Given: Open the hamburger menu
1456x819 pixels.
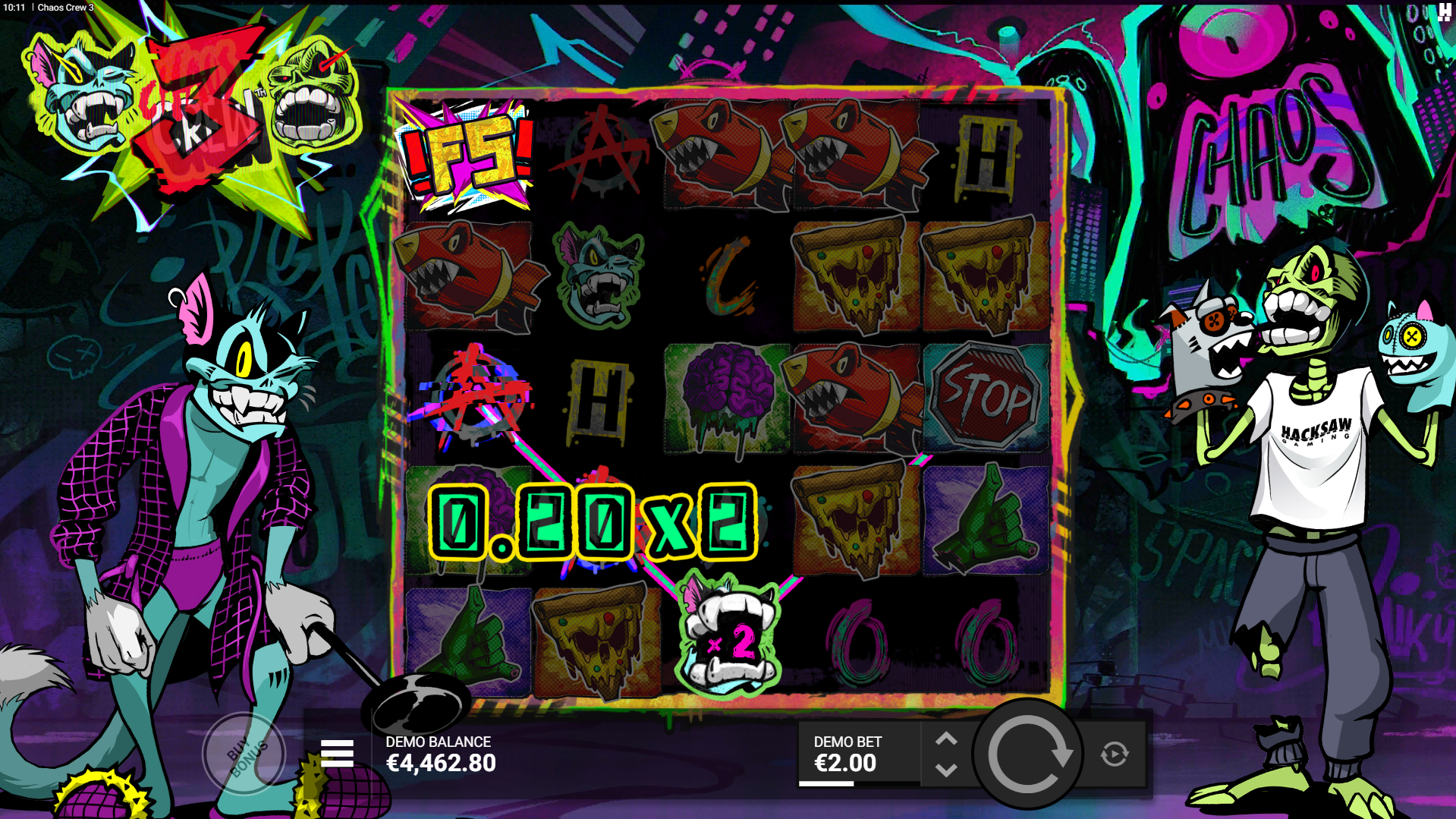Looking at the screenshot, I should [x=337, y=754].
